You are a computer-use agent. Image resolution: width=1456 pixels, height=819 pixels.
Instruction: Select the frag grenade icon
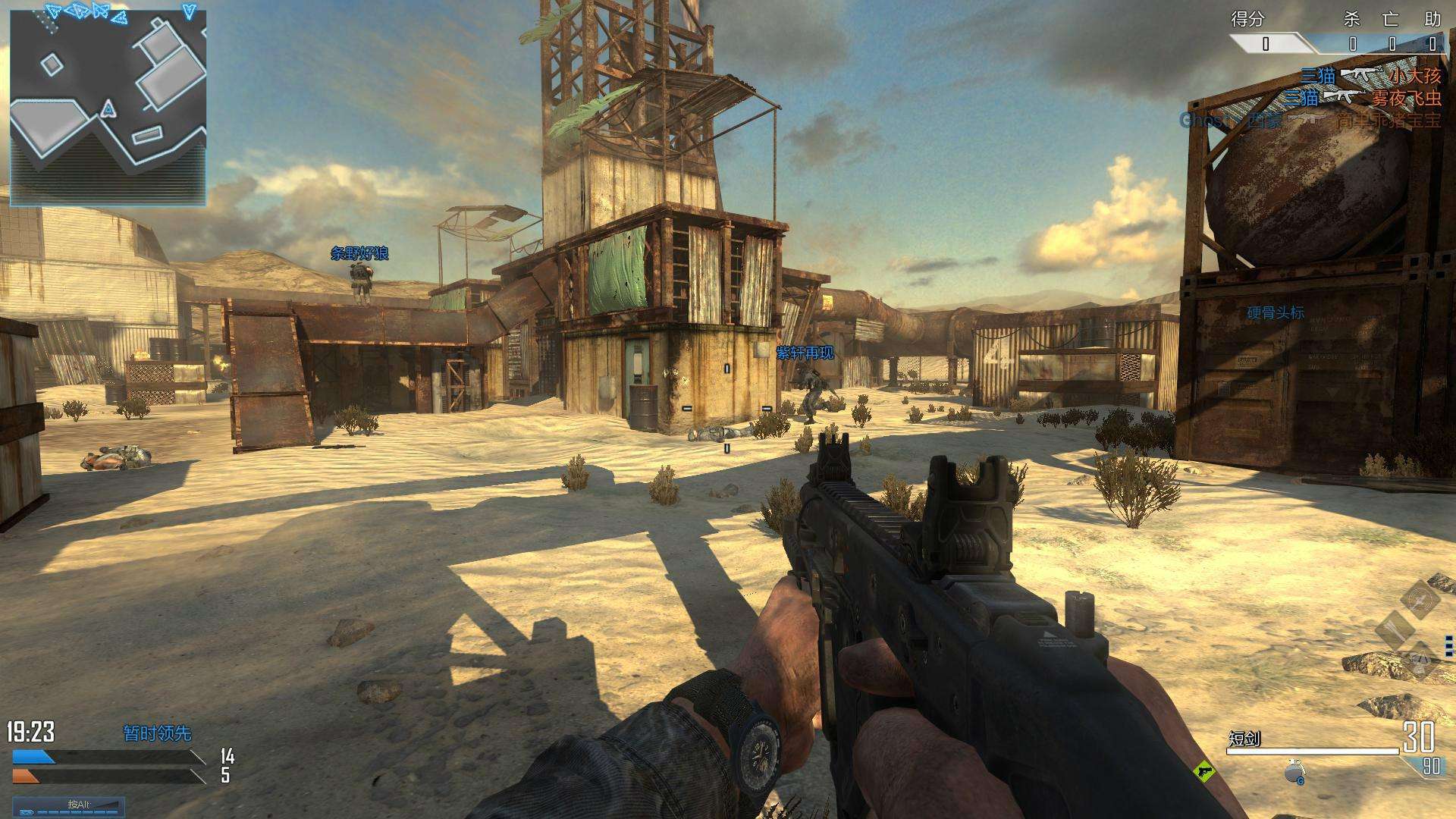[1295, 770]
